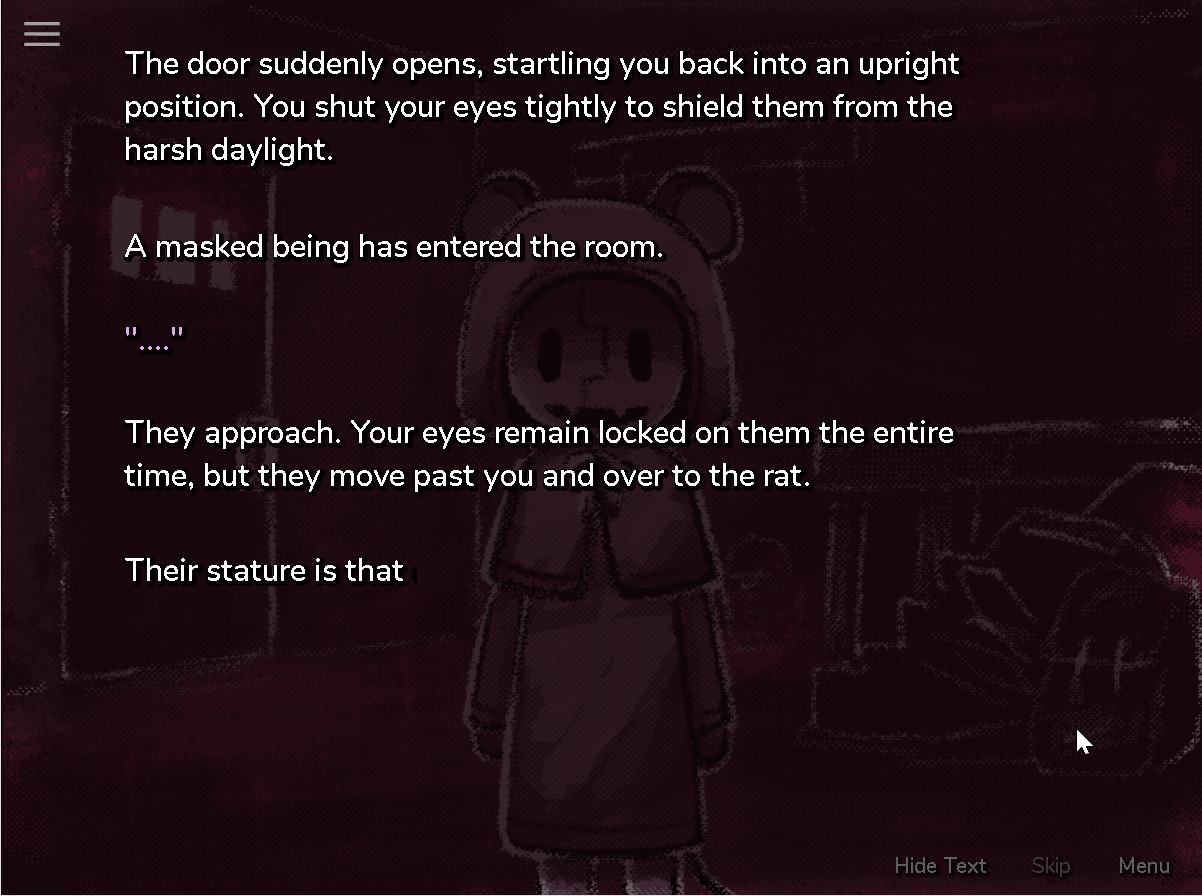Open the Menu button
The height and width of the screenshot is (896, 1202).
pos(1144,866)
